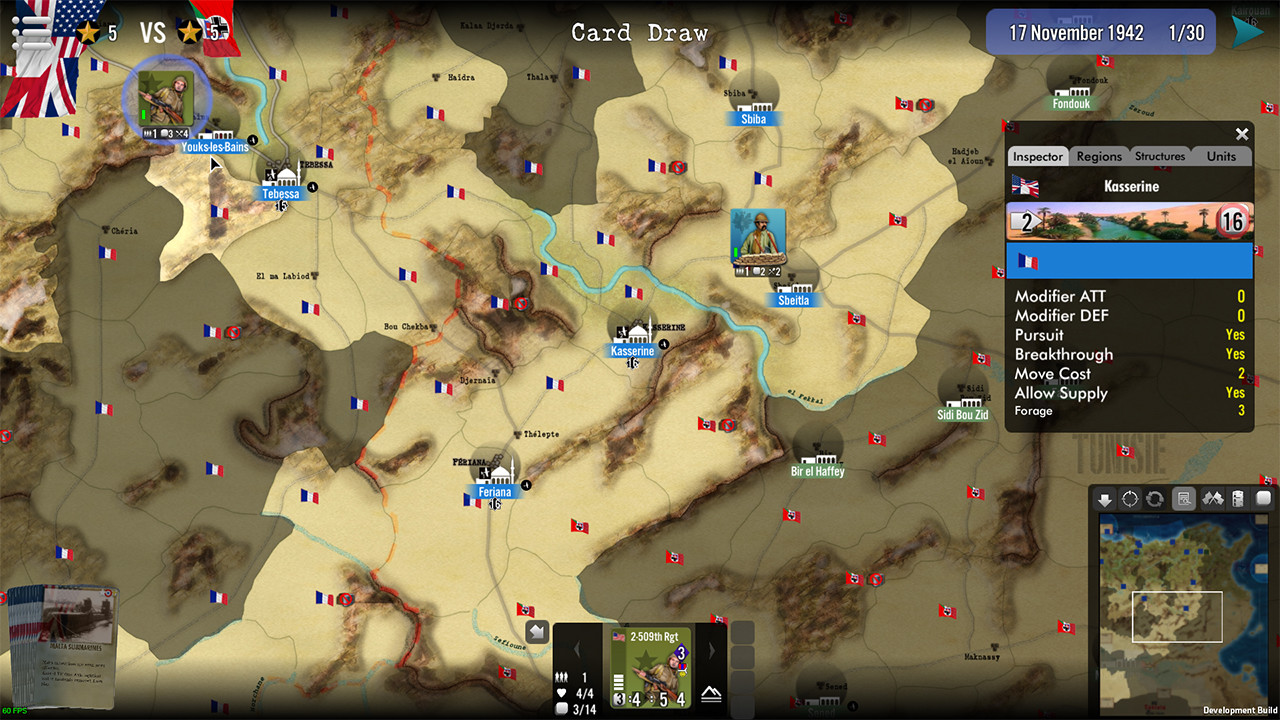Screen dimensions: 1280x720
Task: Close the Kasserine Inspector panel
Action: point(1242,134)
